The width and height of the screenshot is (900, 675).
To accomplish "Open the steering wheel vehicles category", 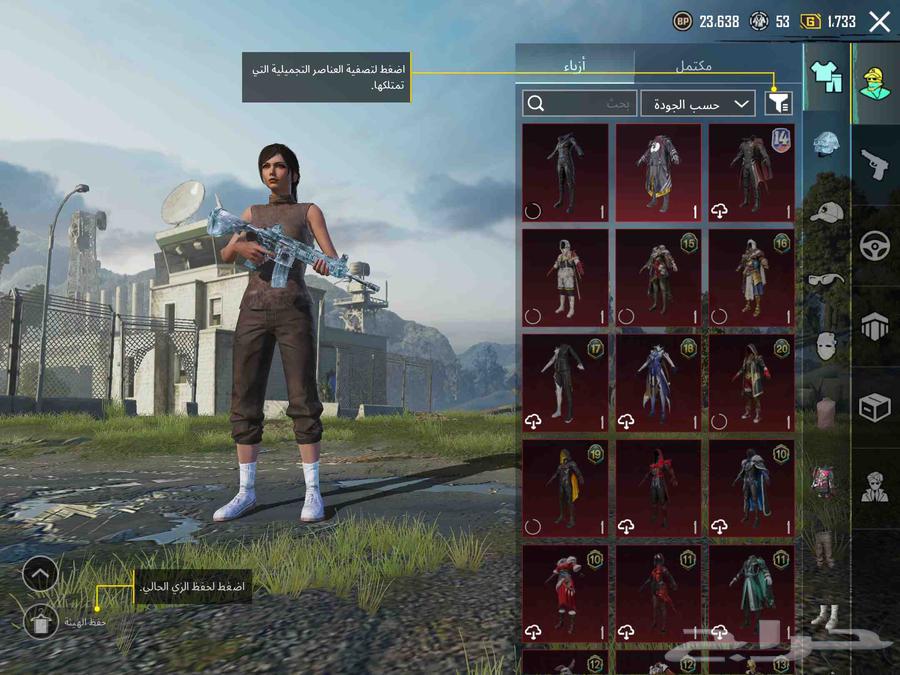I will (876, 245).
